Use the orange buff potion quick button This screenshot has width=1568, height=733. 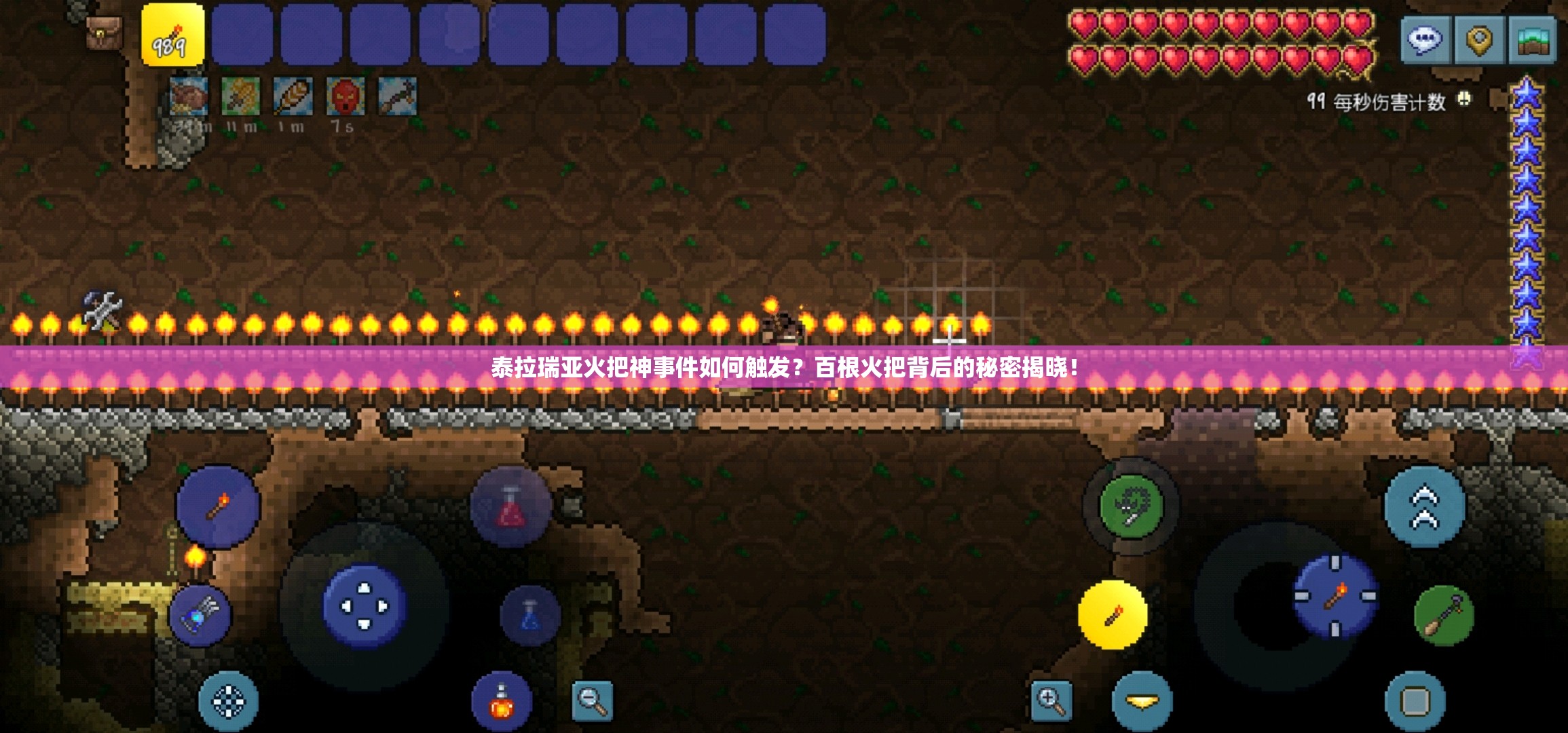502,701
